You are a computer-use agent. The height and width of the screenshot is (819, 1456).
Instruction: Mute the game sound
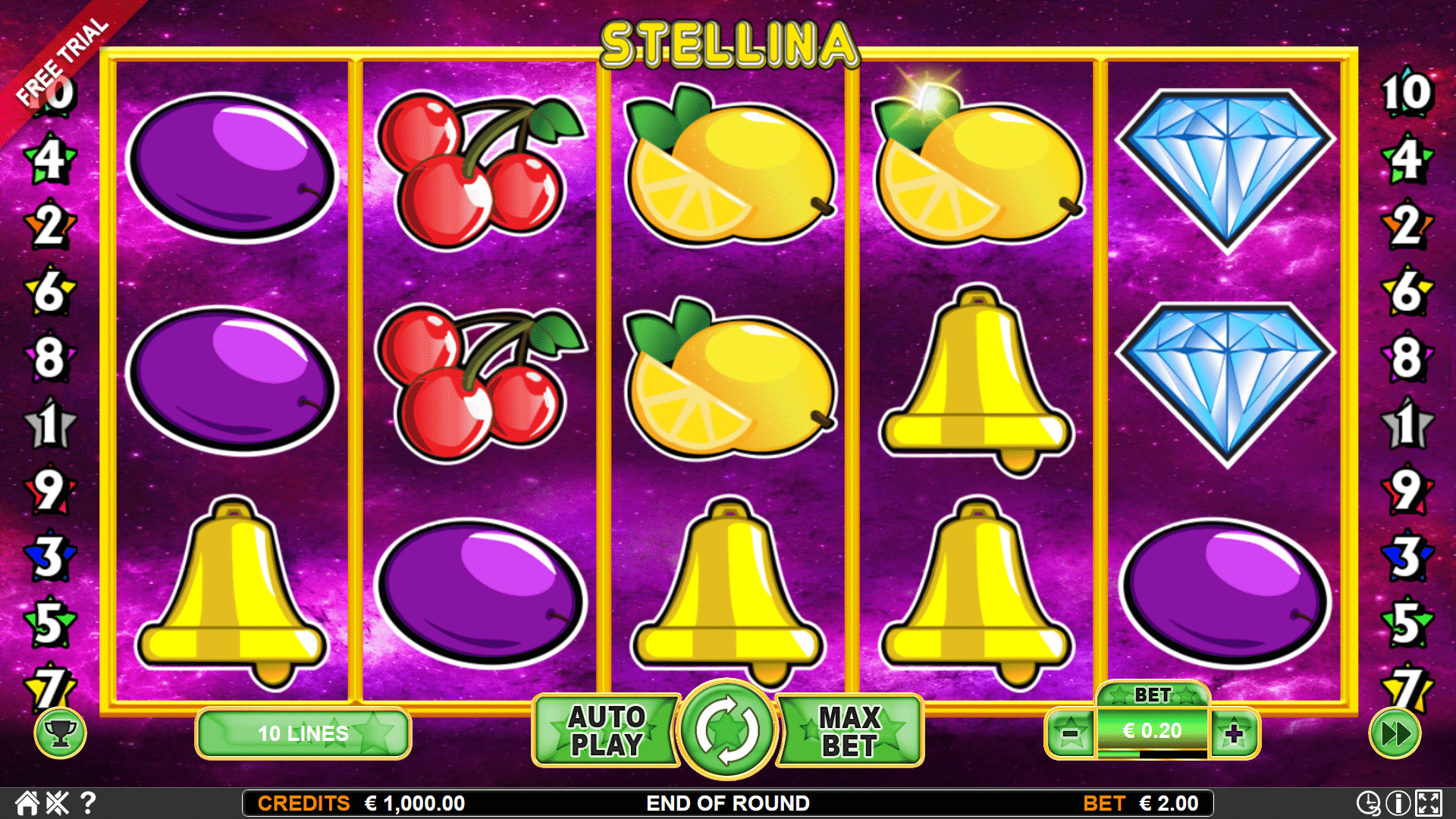coord(58,803)
